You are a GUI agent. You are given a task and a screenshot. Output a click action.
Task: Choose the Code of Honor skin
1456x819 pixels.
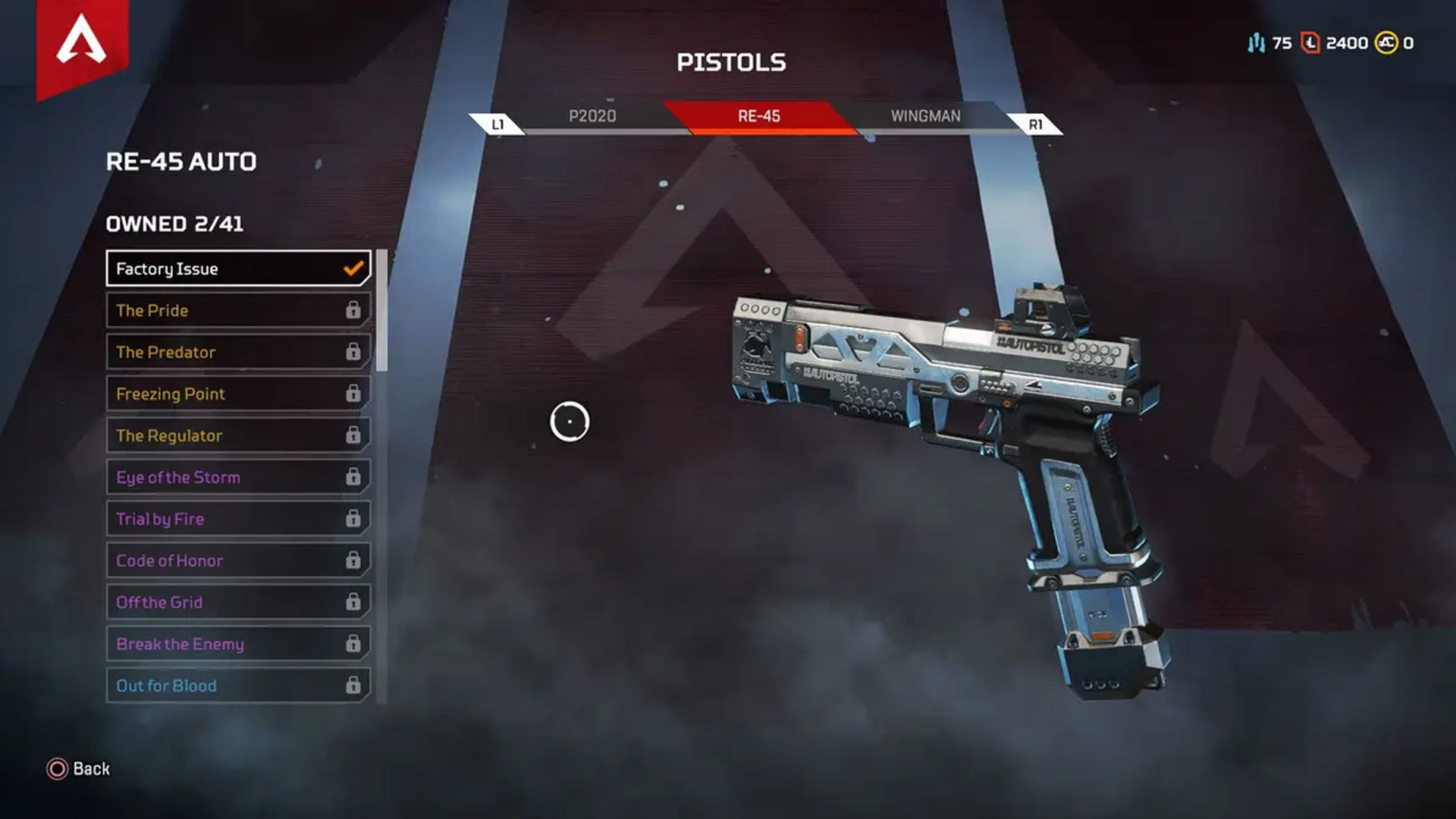tap(238, 560)
